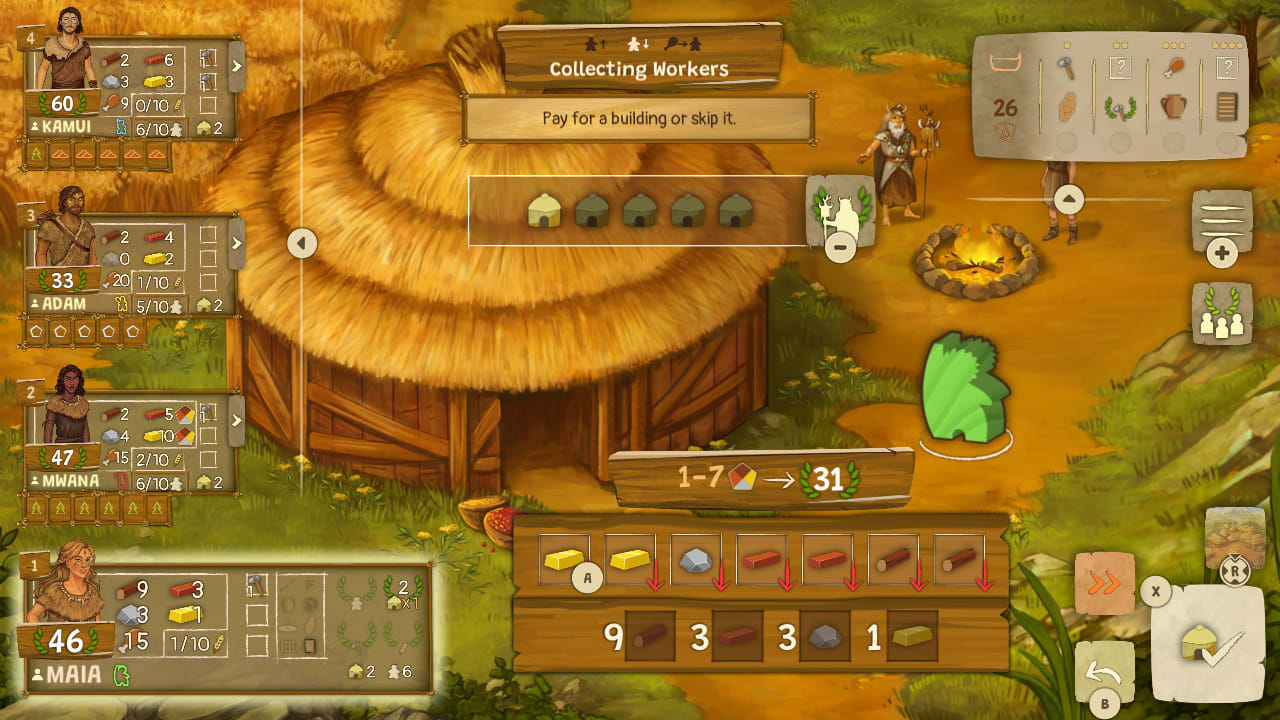Click the stone tablet icon in the supply panel
The image size is (1280, 720).
1228,106
